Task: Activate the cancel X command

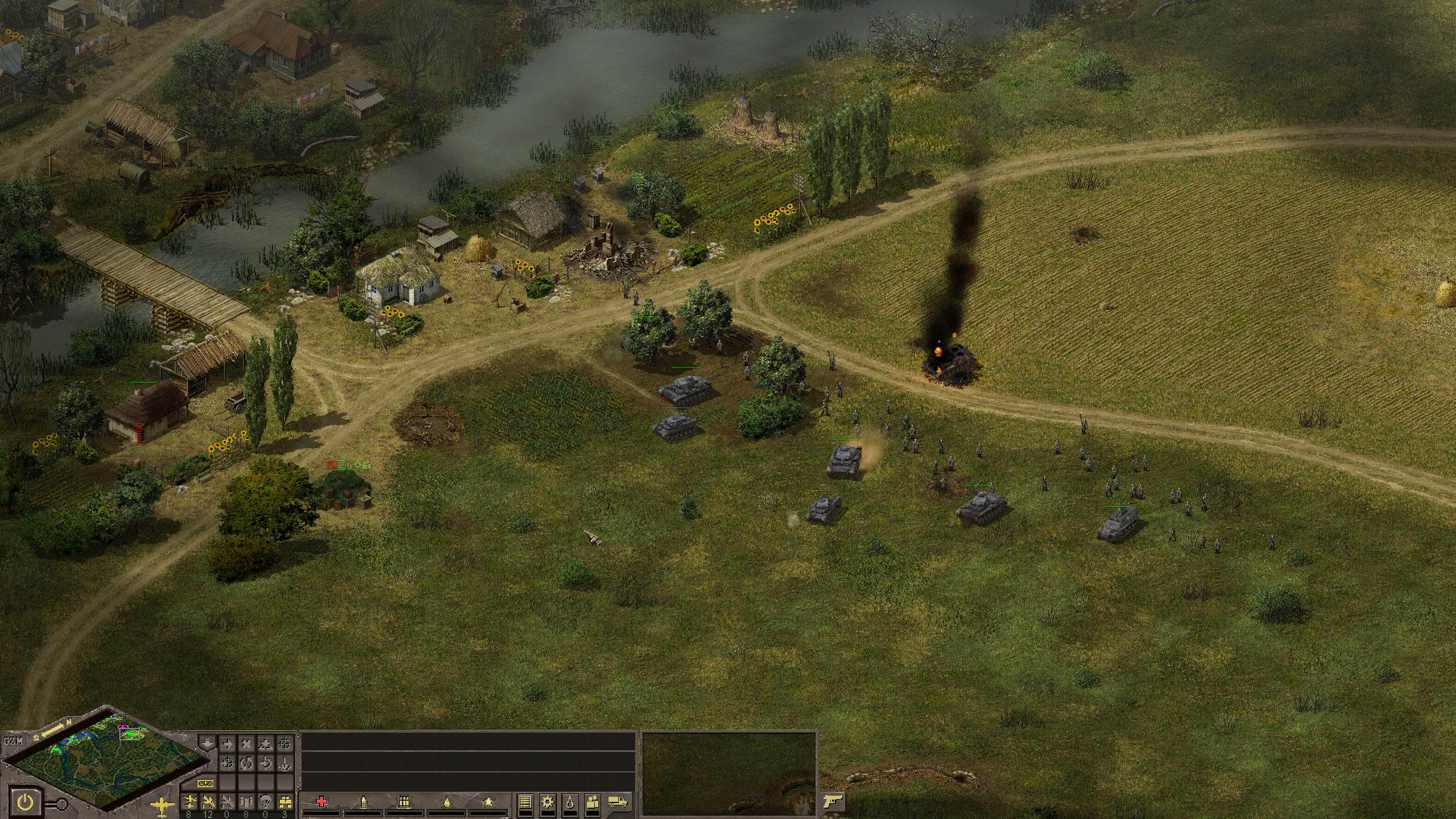Action: point(246,744)
